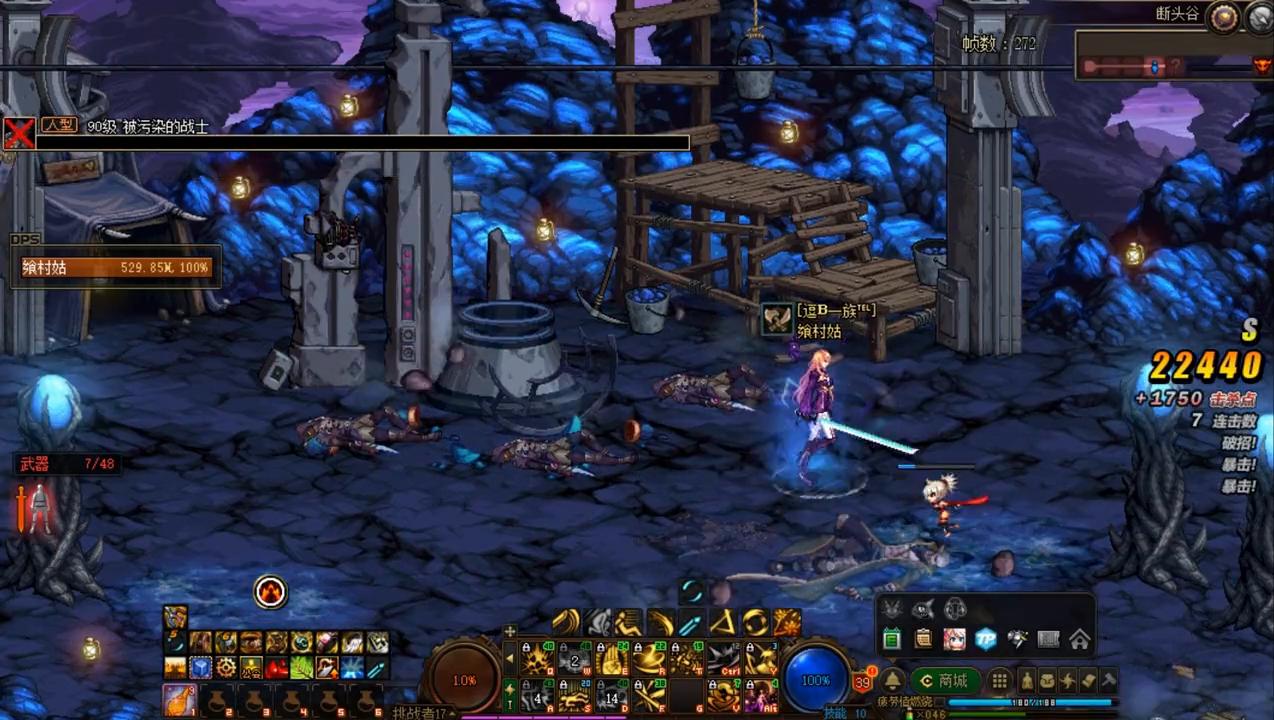Open the green calendar icon
Viewport: 1274px width, 720px height.
click(x=892, y=639)
